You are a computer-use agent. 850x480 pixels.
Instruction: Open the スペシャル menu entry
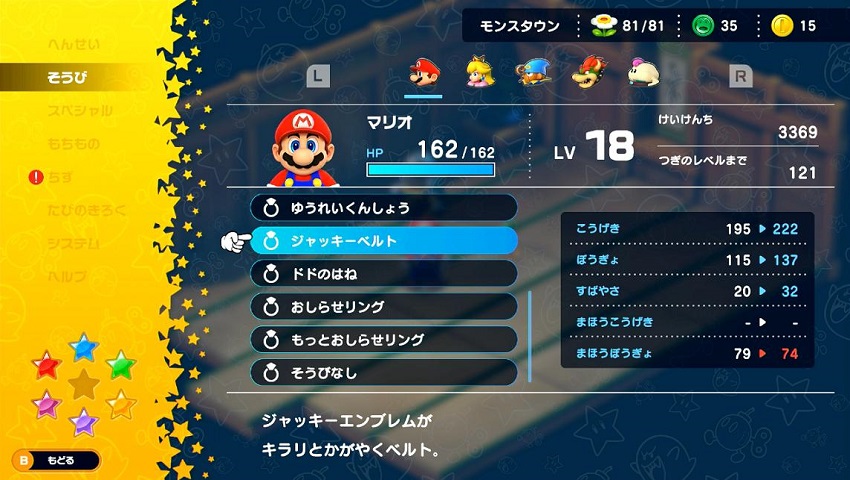[x=80, y=111]
